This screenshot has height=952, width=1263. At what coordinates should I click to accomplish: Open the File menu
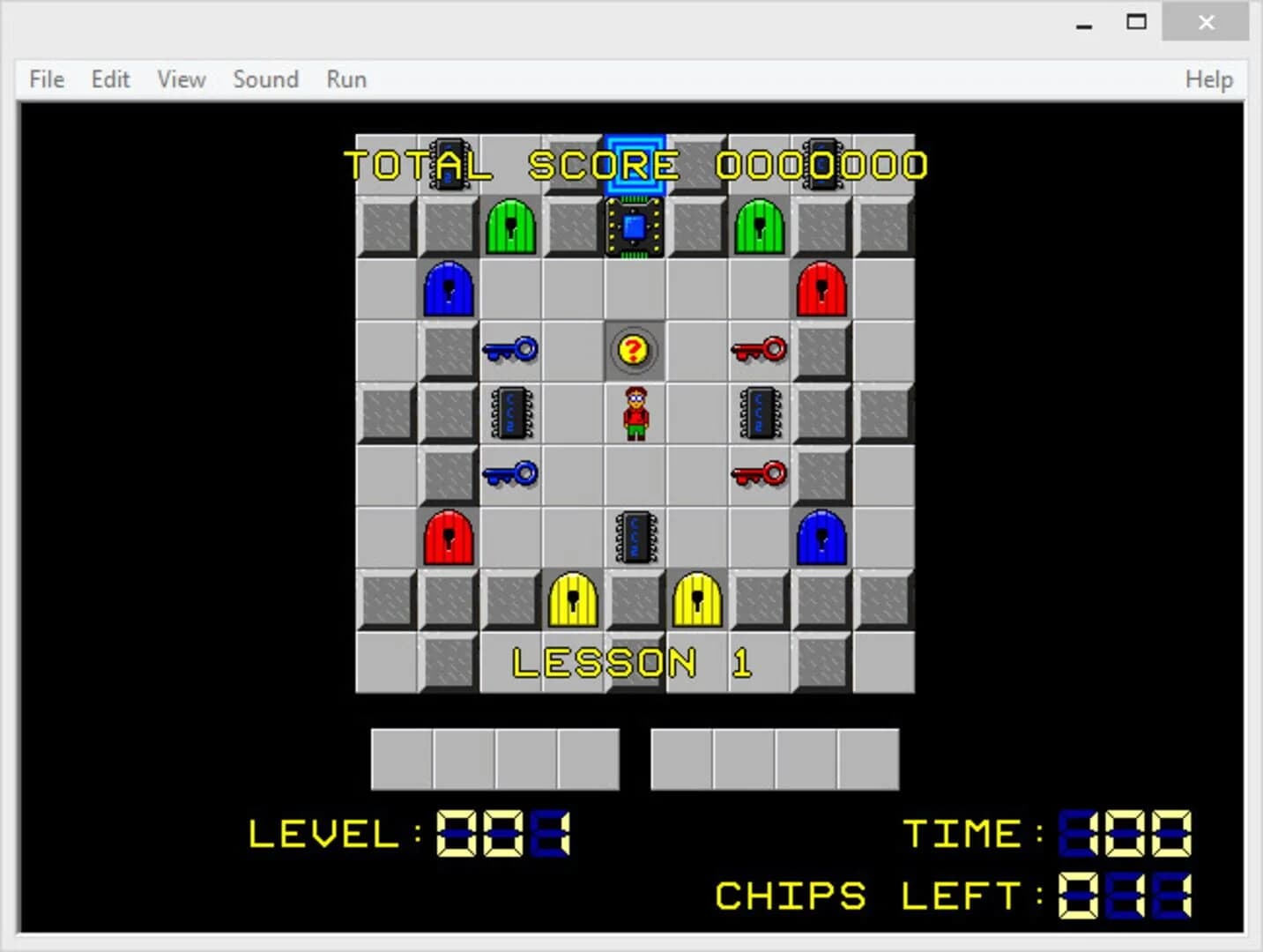click(45, 79)
